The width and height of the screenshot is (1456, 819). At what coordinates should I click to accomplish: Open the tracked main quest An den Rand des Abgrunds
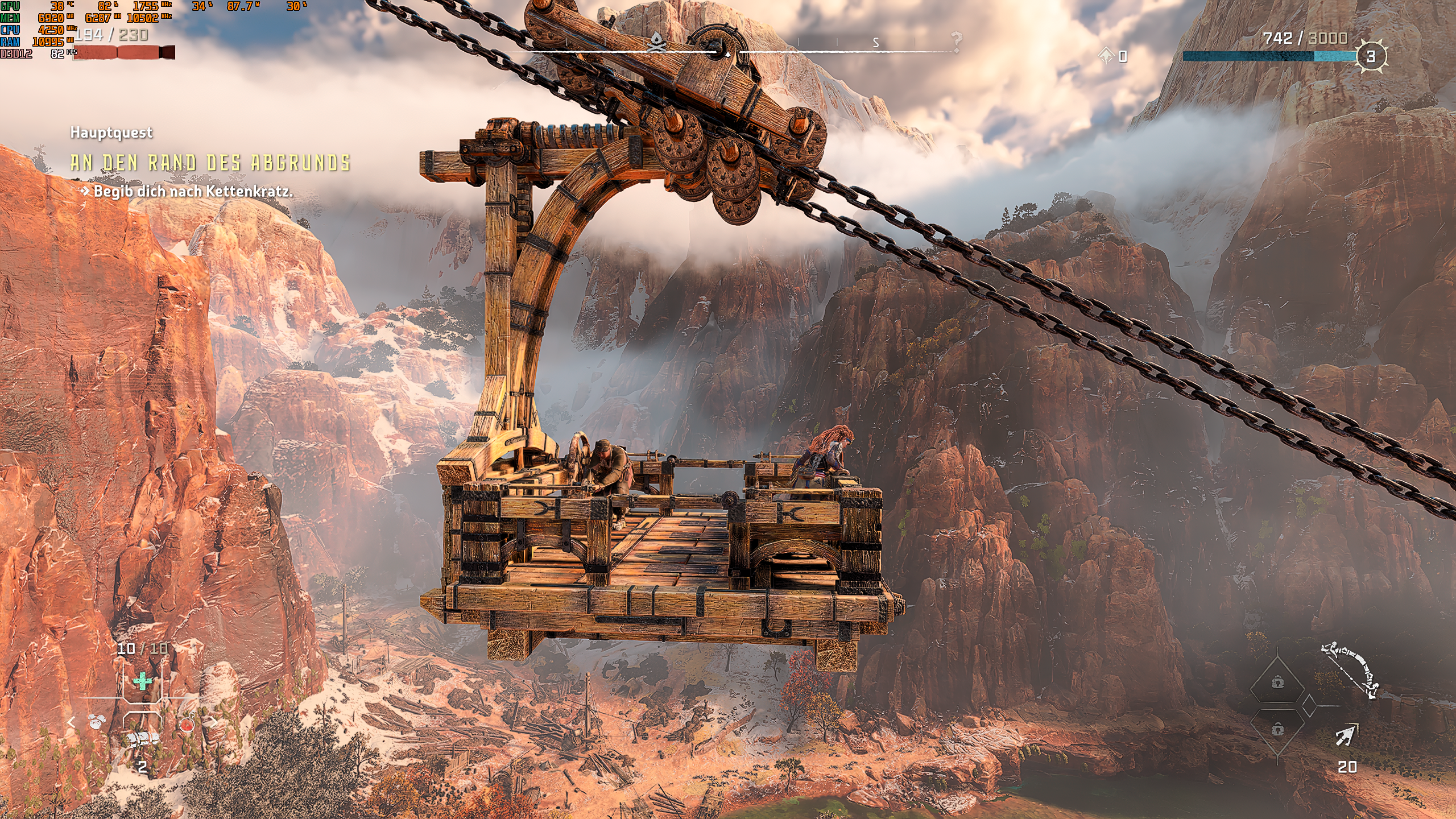pos(210,163)
